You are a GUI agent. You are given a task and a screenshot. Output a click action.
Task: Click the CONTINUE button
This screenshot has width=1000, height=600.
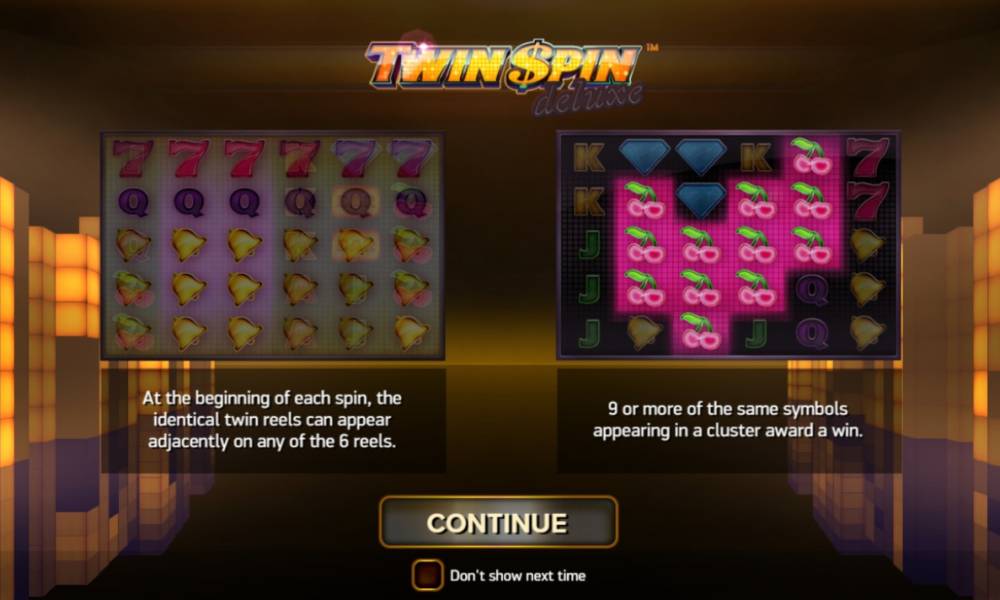tap(498, 522)
